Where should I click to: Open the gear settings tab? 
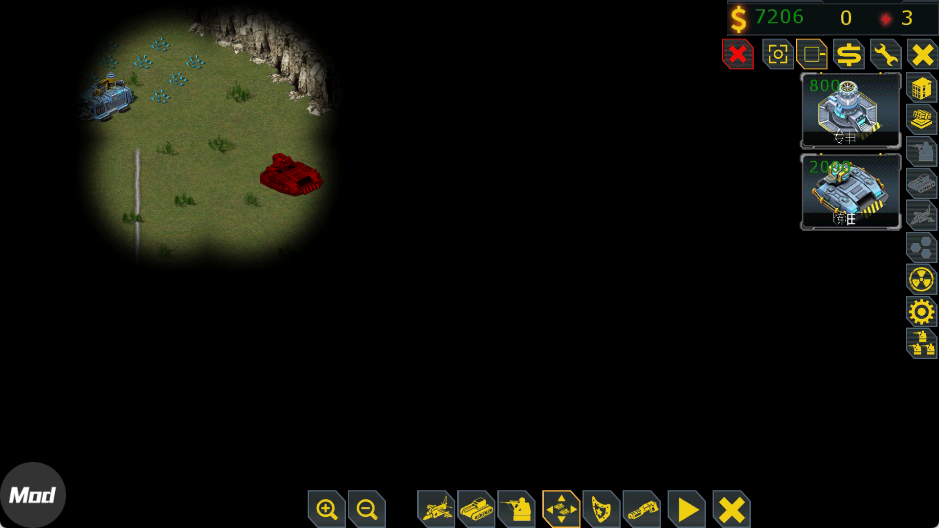[921, 311]
